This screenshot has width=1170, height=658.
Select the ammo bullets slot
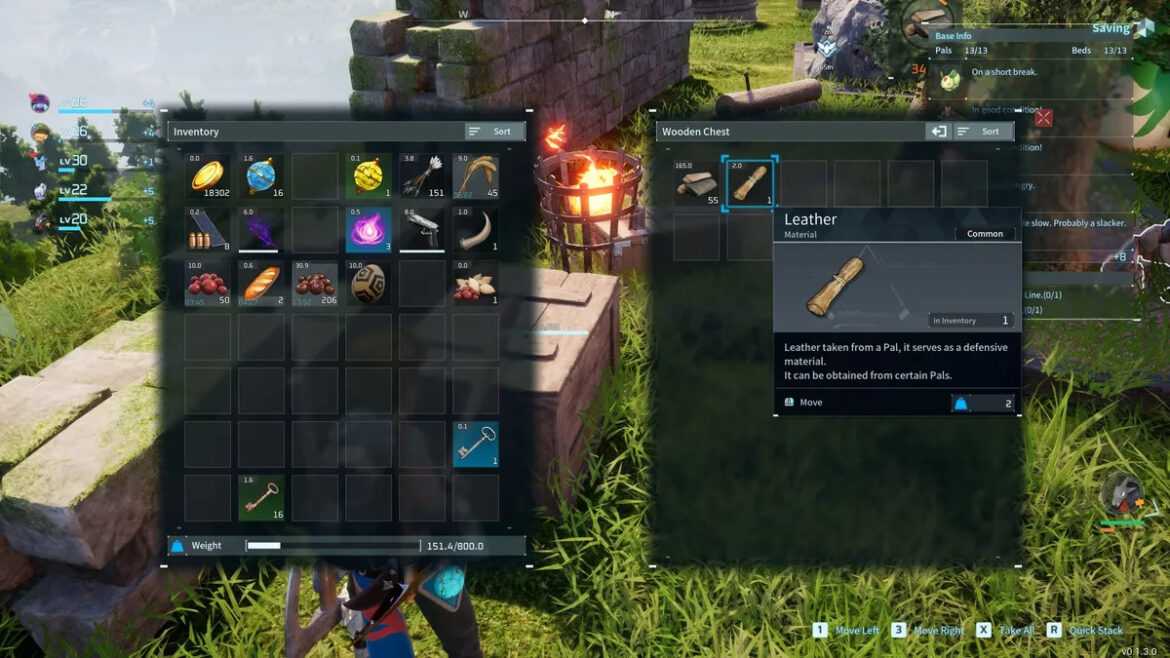[208, 230]
